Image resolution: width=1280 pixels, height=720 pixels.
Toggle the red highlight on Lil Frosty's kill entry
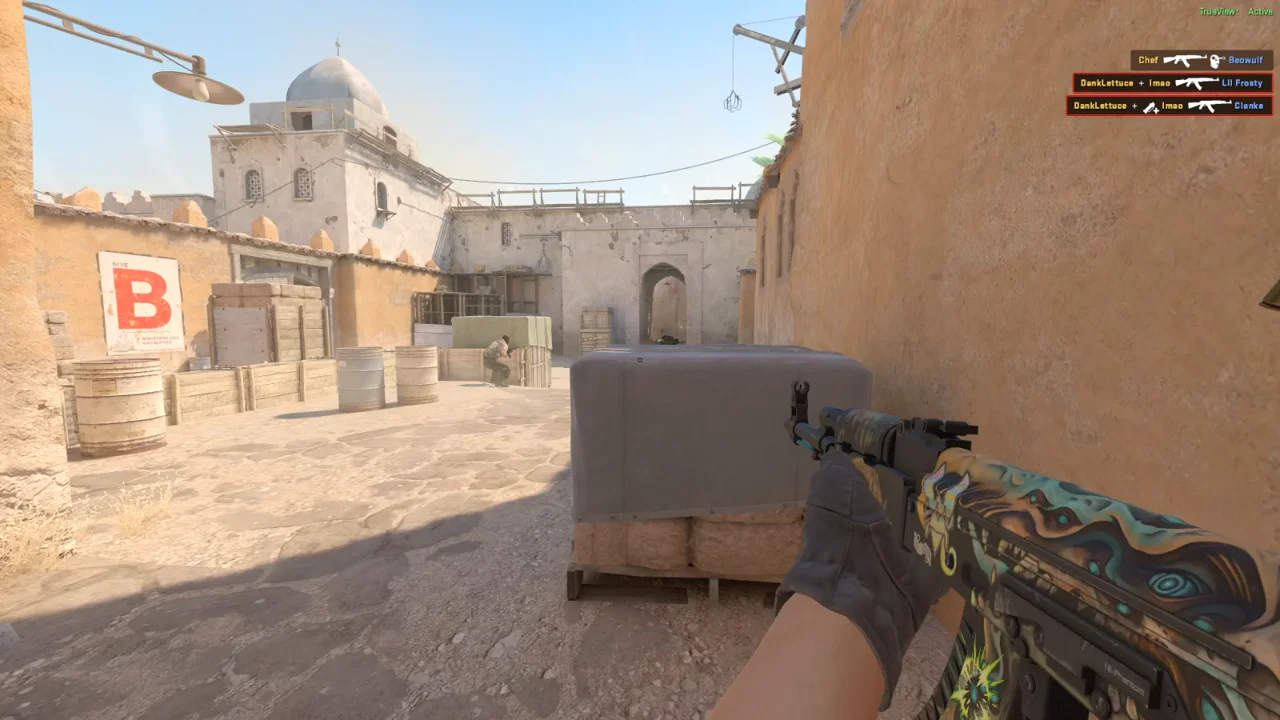coord(1172,83)
